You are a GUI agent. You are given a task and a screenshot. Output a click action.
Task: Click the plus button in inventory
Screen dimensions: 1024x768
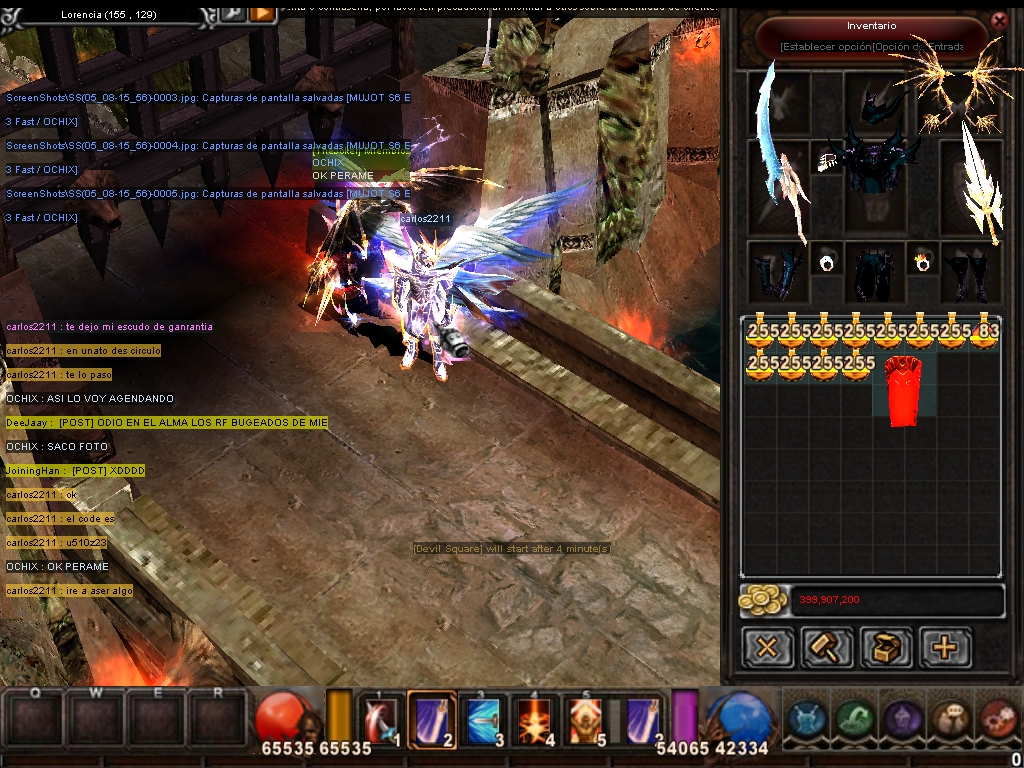click(x=945, y=647)
